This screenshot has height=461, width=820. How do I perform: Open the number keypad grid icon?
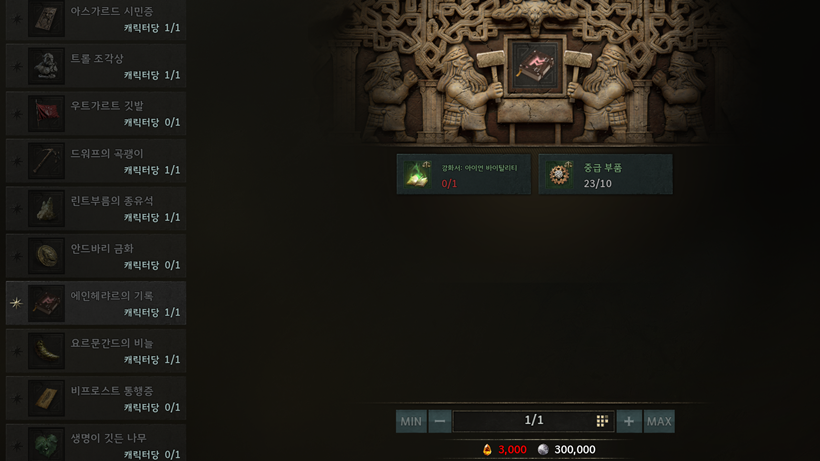[x=602, y=421]
